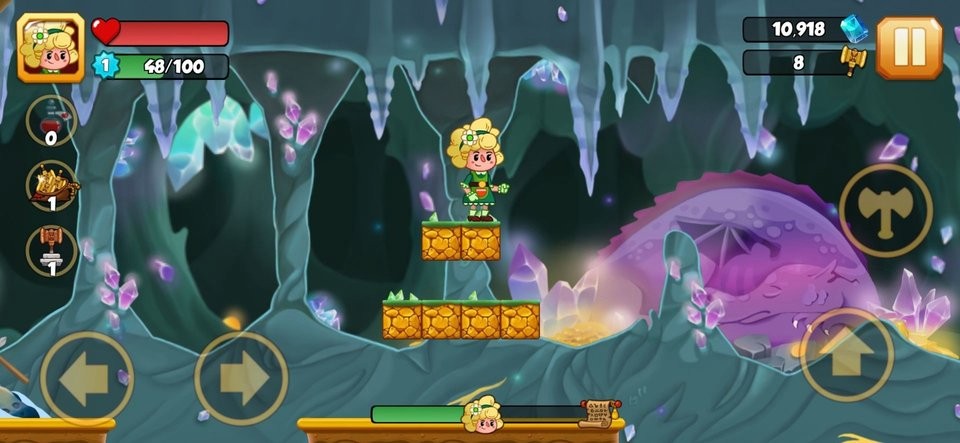Tap the right arrow move button
Screen dimensions: 960x443
(x=241, y=378)
